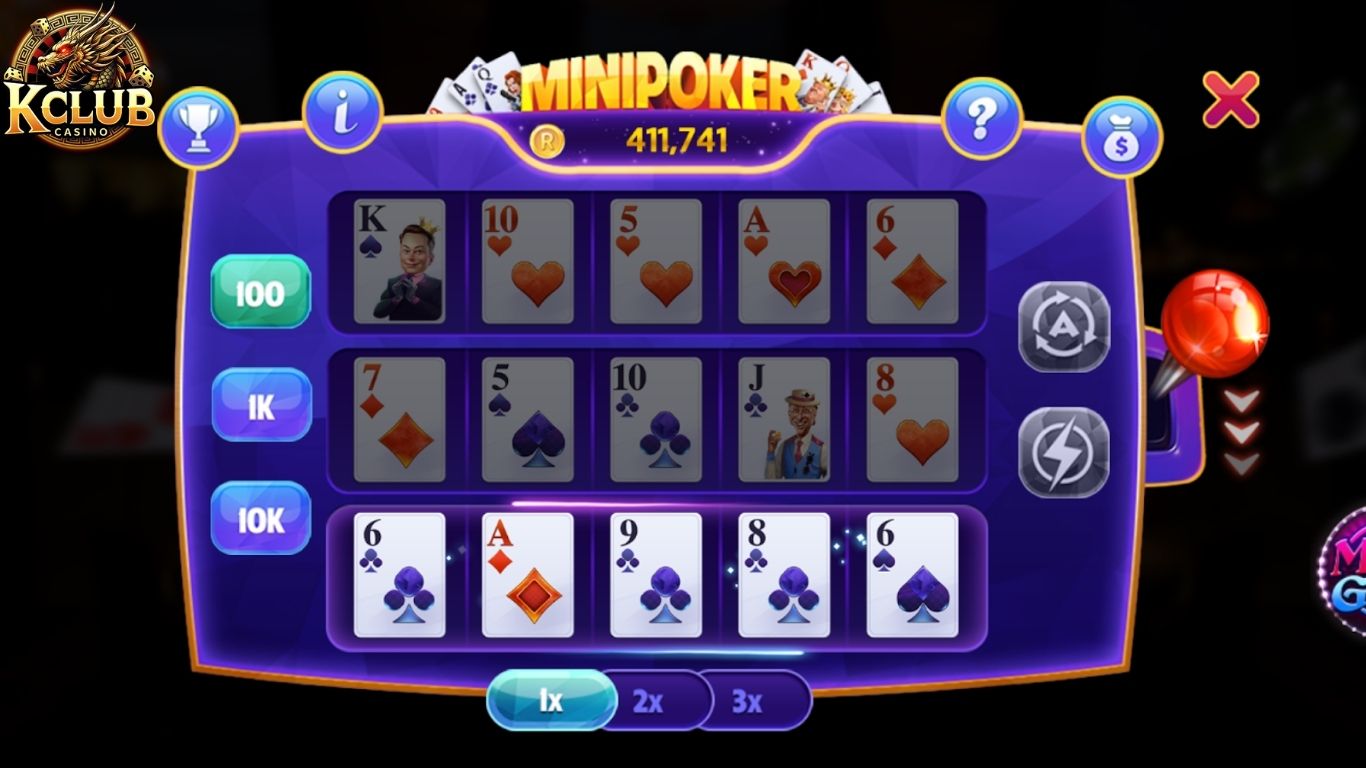Select the 100 bet amount
This screenshot has height=768, width=1366.
click(259, 293)
